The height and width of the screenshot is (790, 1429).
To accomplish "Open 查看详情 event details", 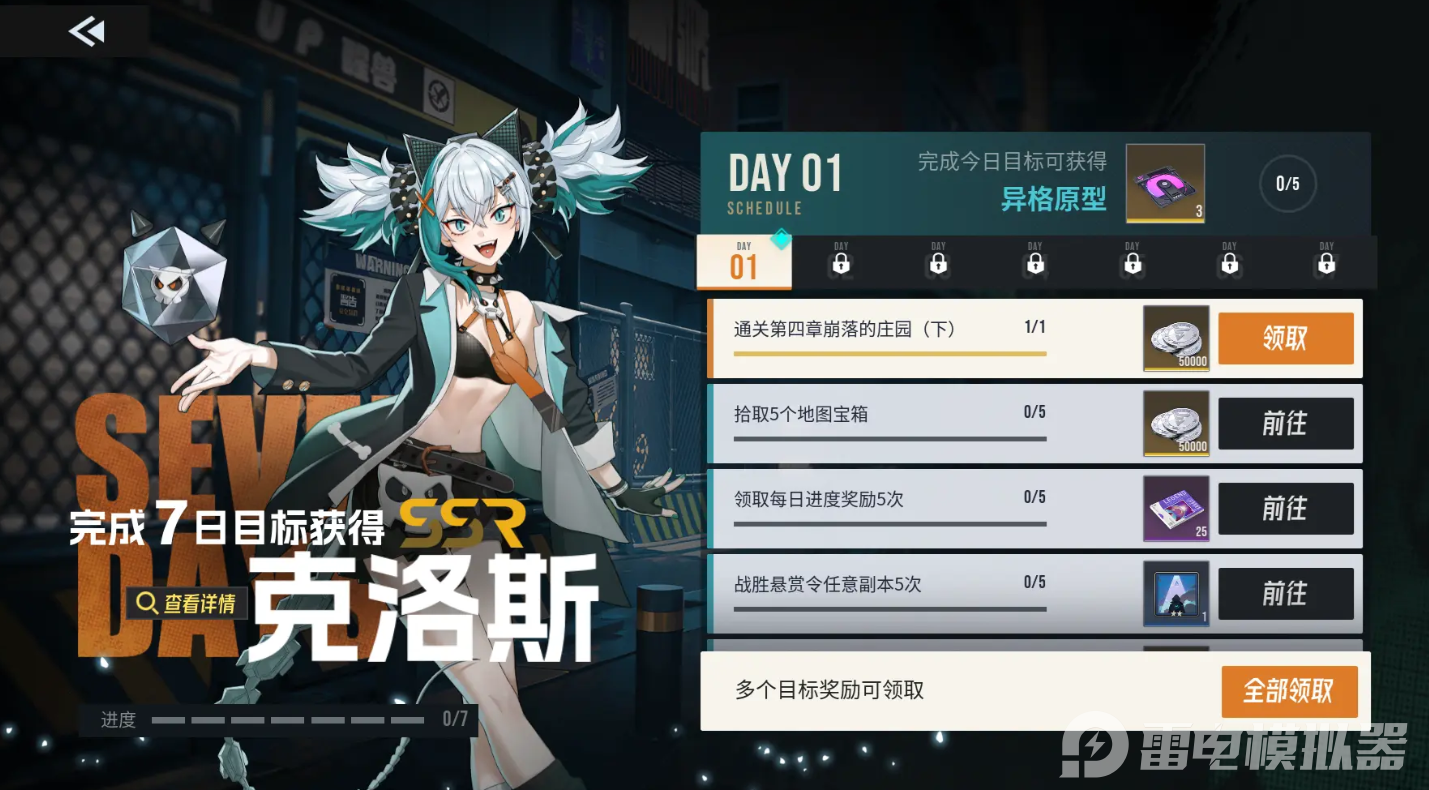I will (x=185, y=605).
